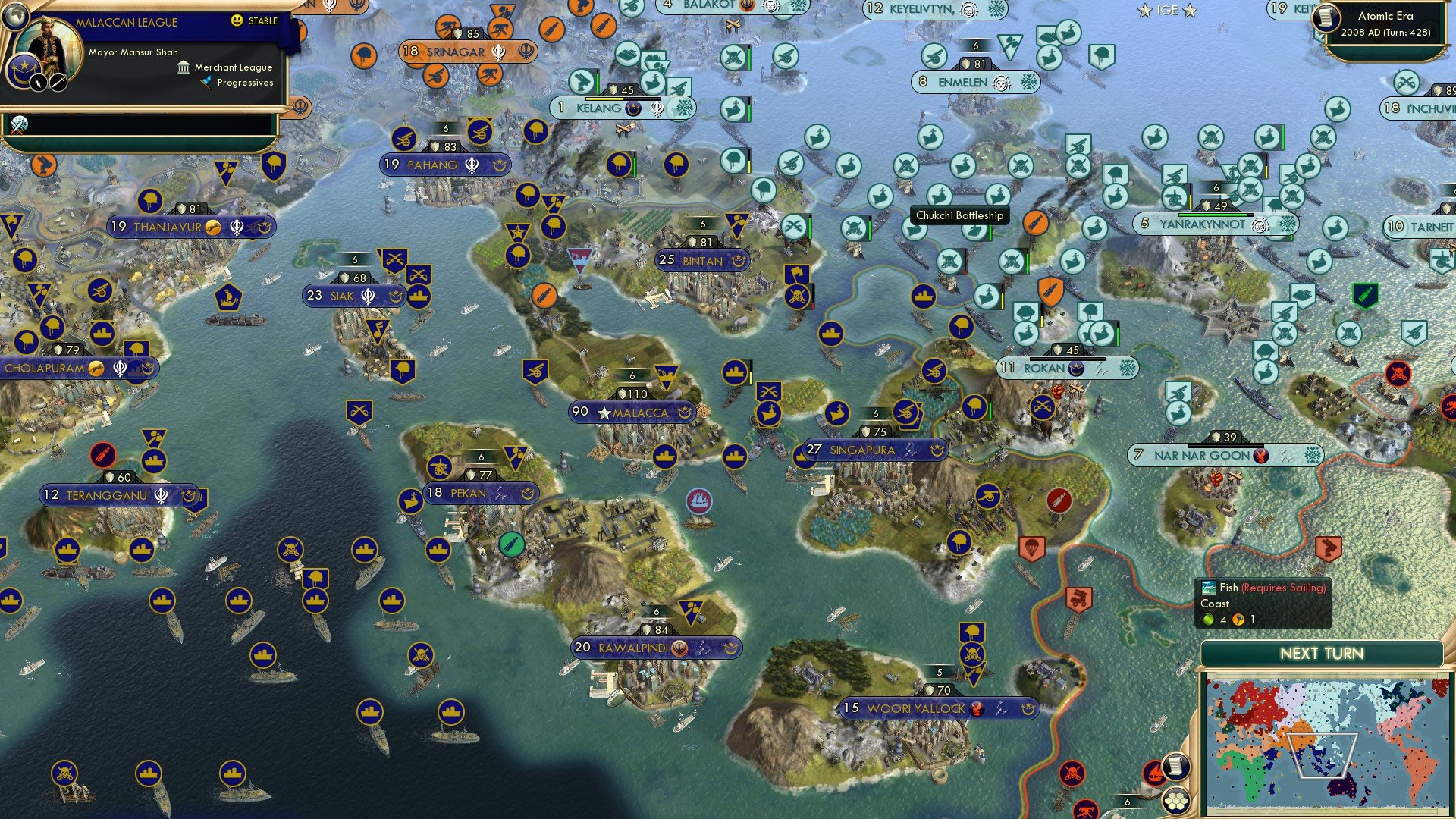Open the notification log scroll icon above minimap
Screen dimensions: 1456x819
click(x=1175, y=768)
